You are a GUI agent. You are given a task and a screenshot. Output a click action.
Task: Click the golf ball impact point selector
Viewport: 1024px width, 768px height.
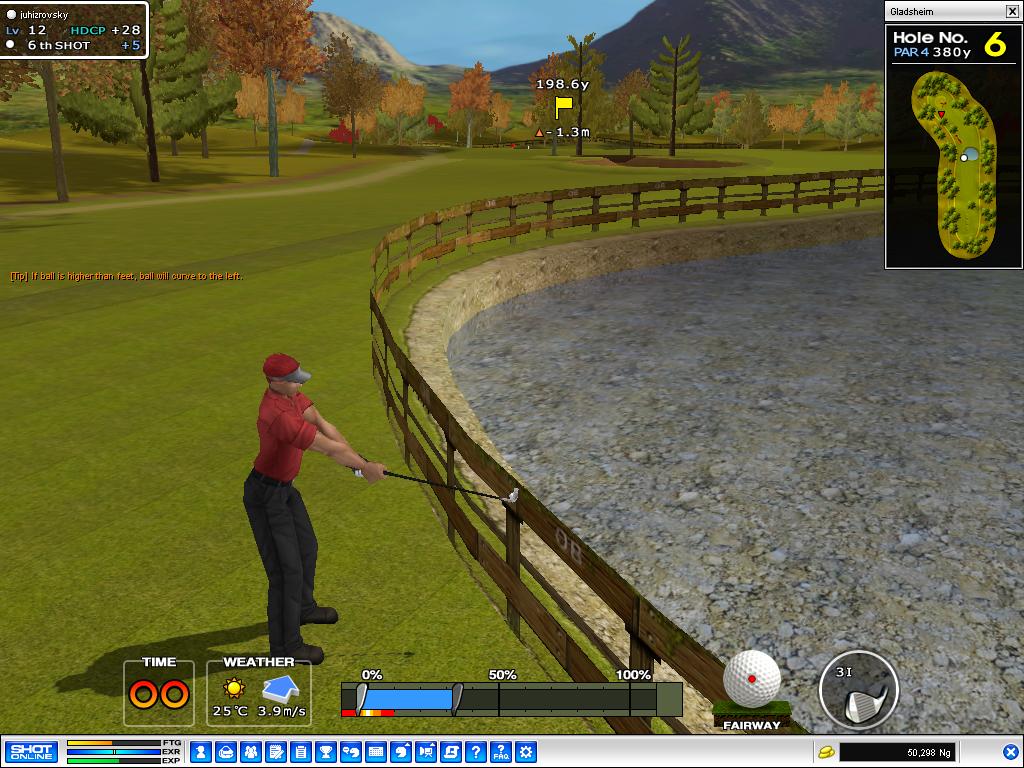point(752,680)
